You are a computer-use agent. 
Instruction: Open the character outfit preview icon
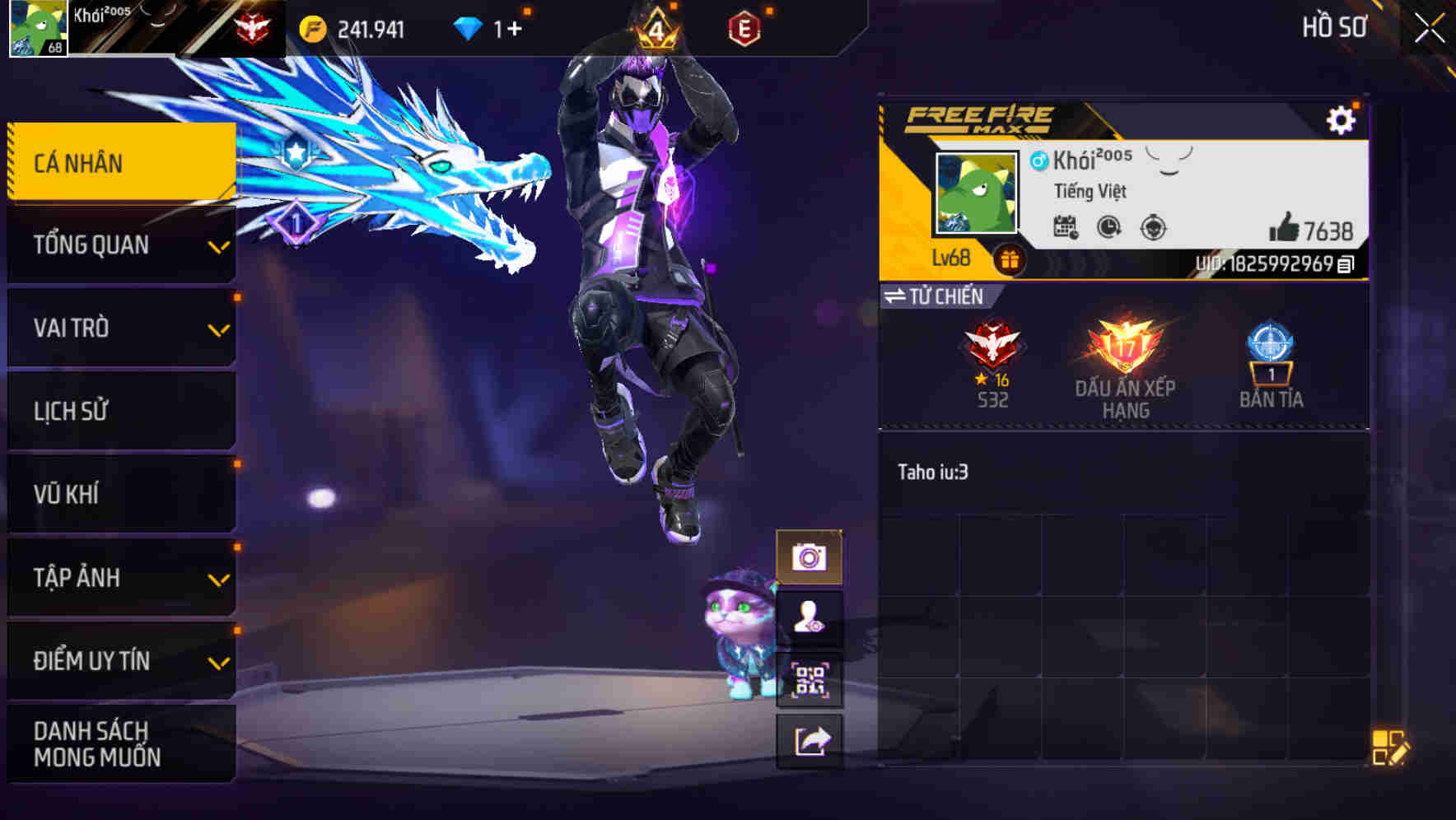tap(811, 616)
